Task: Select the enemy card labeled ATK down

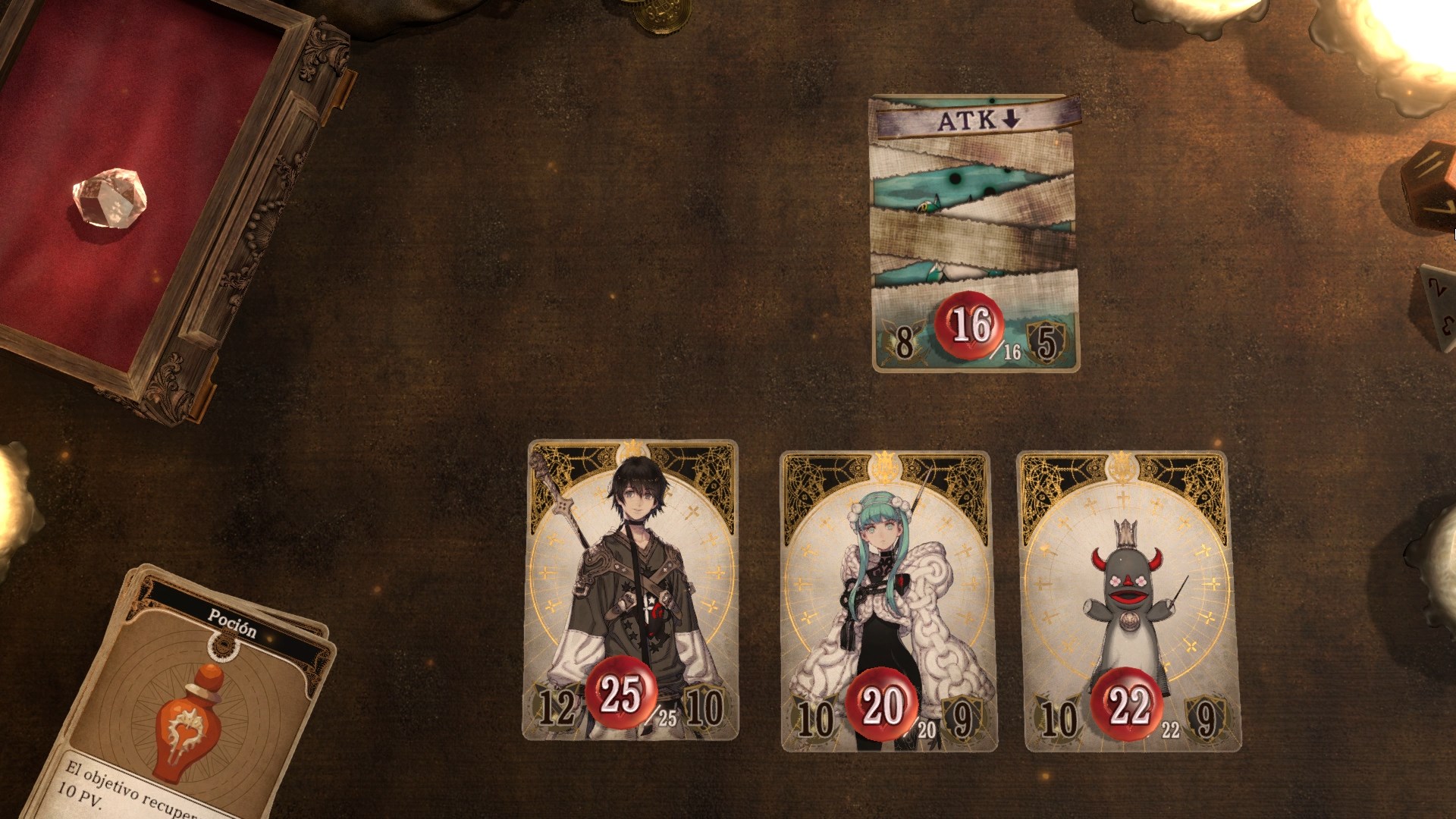Action: tap(976, 233)
